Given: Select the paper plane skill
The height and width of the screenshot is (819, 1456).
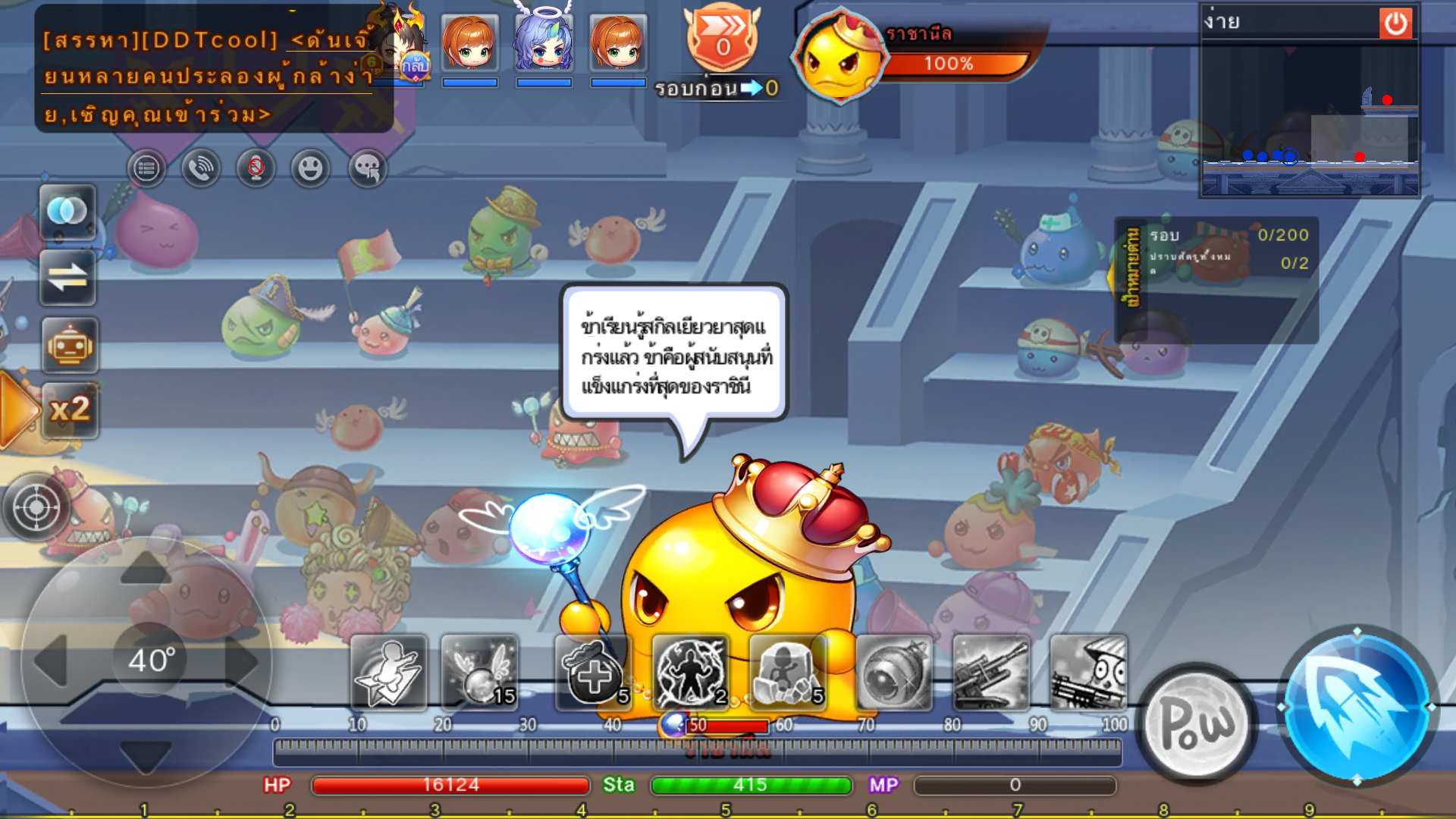Looking at the screenshot, I should pyautogui.click(x=388, y=673).
